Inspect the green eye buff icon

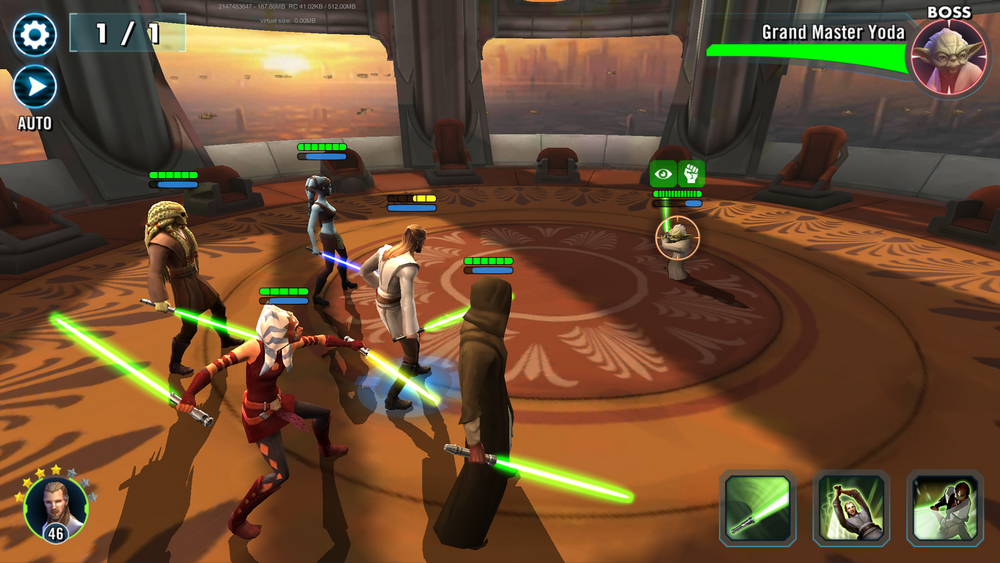(663, 173)
